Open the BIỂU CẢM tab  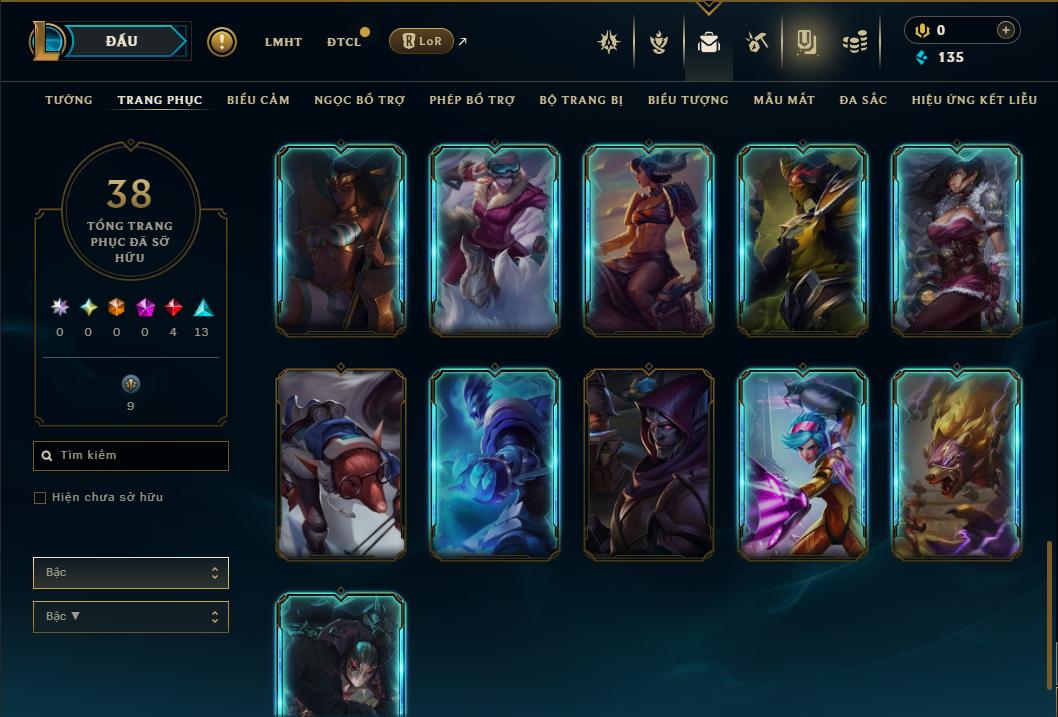coord(258,100)
